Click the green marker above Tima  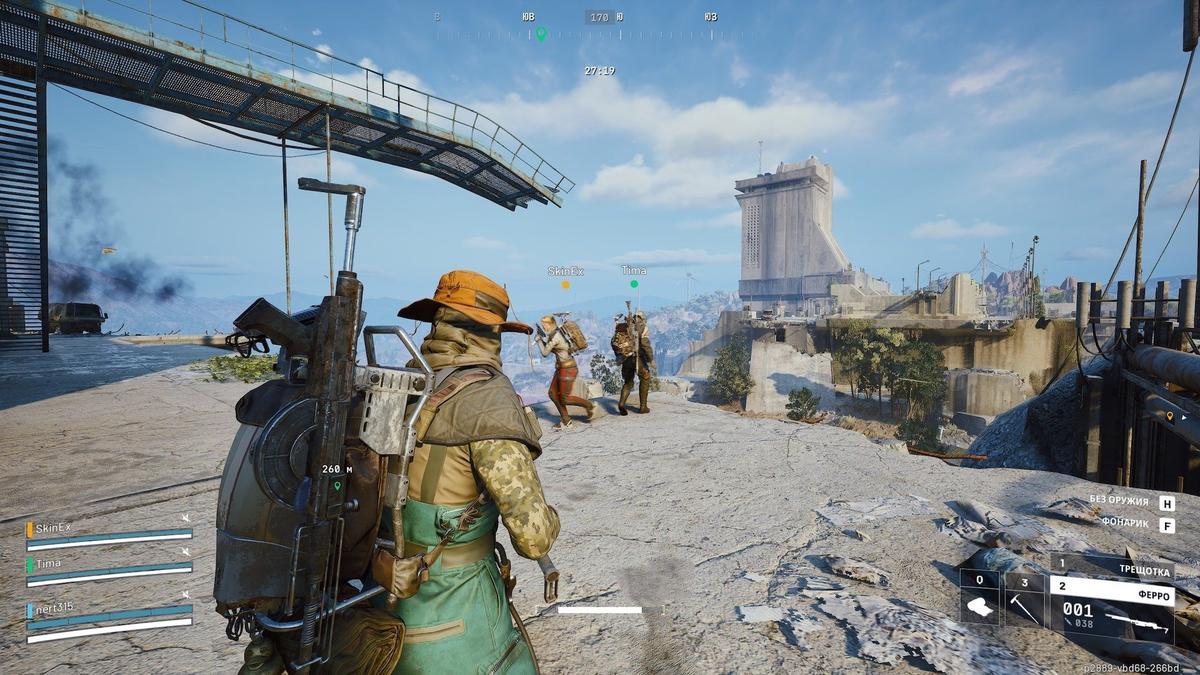(633, 284)
